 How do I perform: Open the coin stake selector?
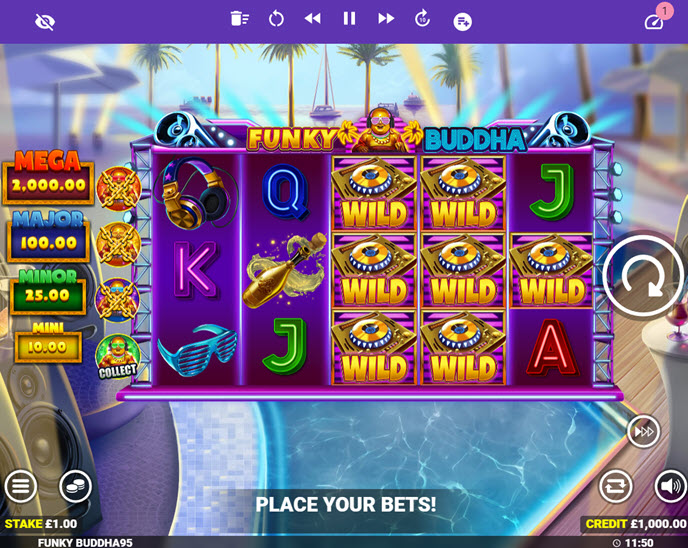[x=75, y=487]
